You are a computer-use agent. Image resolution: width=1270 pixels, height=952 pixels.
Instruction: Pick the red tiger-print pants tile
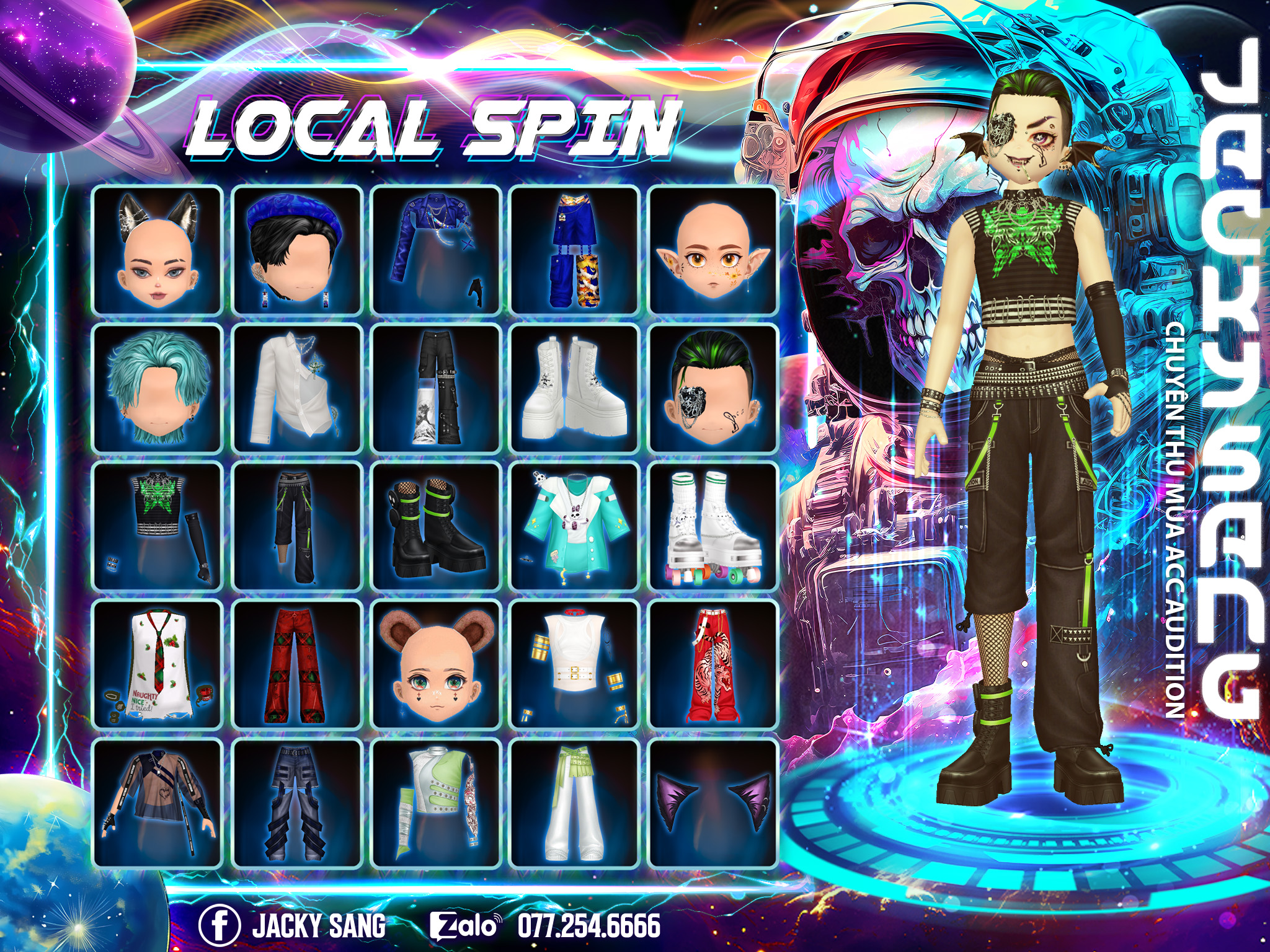coord(713,664)
